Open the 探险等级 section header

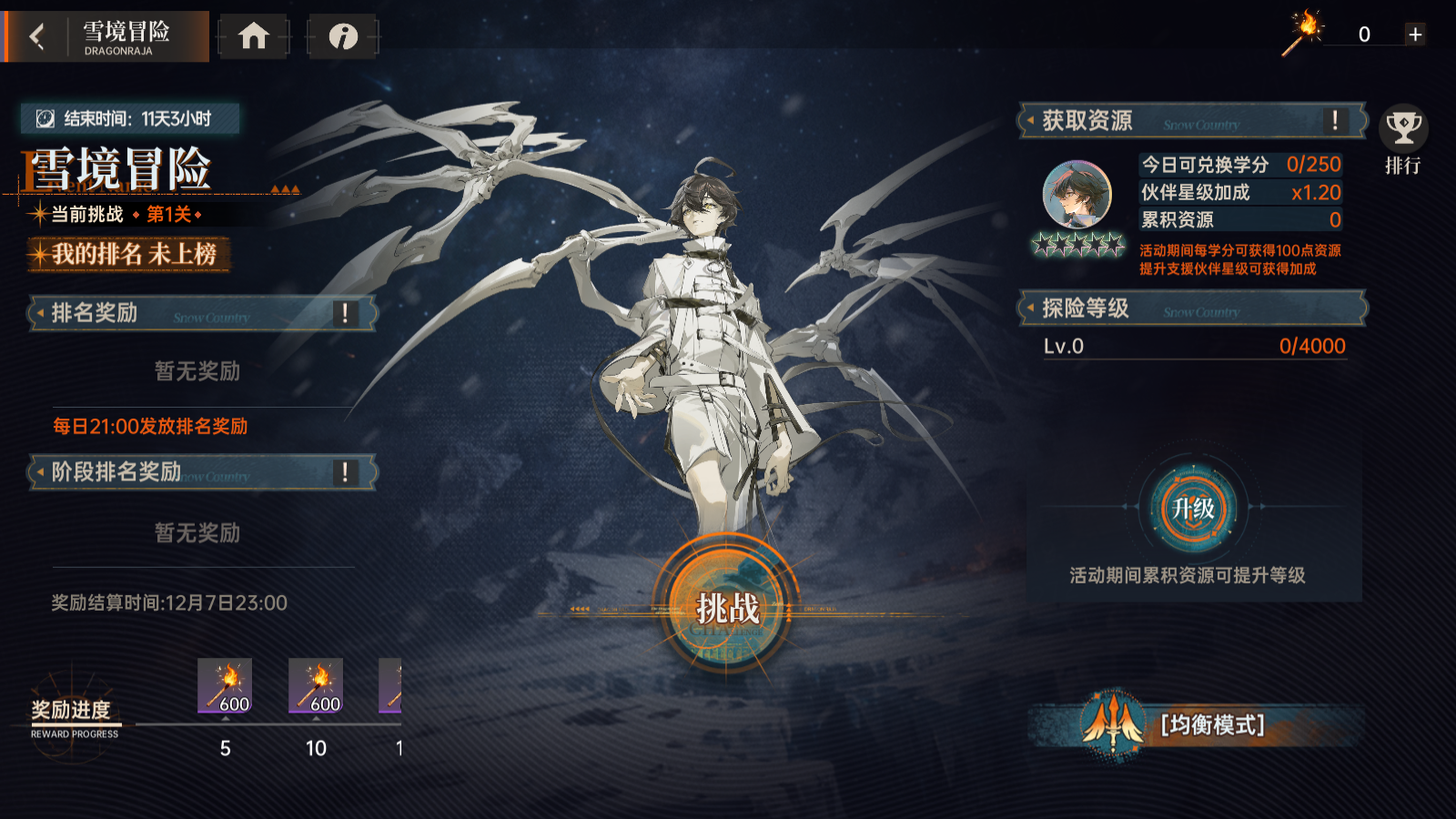click(1192, 308)
